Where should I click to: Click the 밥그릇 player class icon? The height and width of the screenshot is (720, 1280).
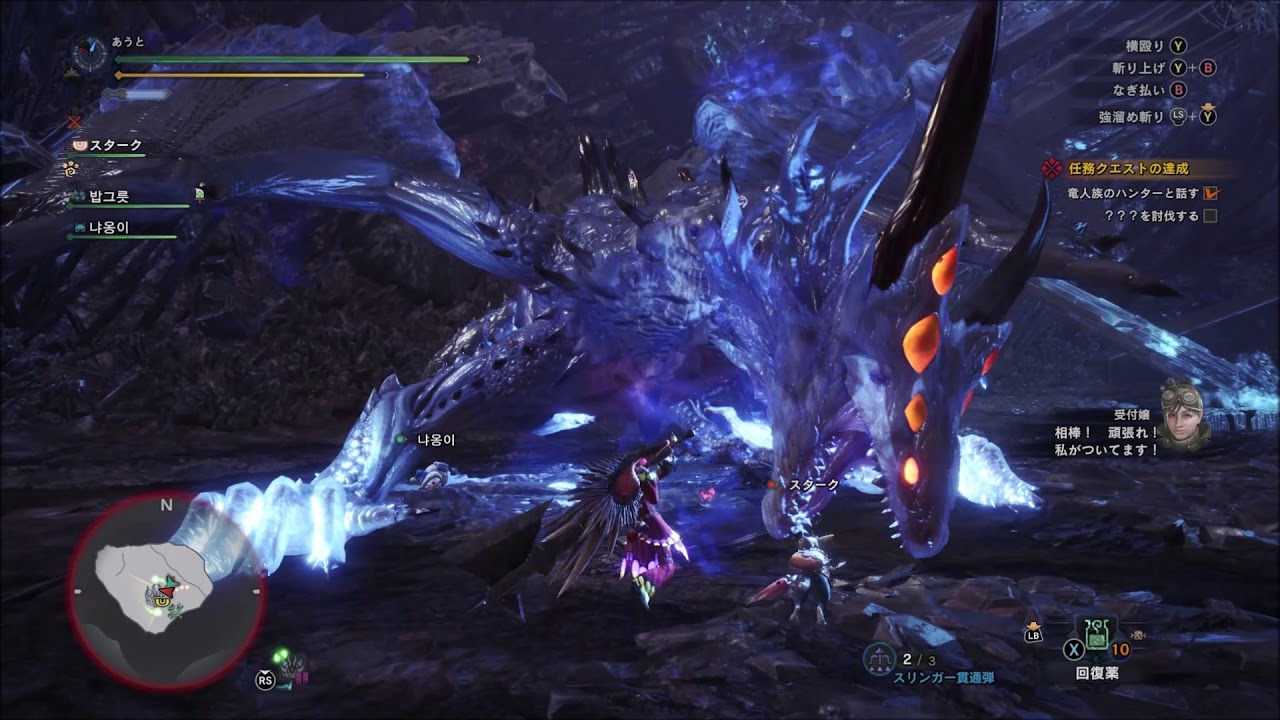click(x=78, y=195)
